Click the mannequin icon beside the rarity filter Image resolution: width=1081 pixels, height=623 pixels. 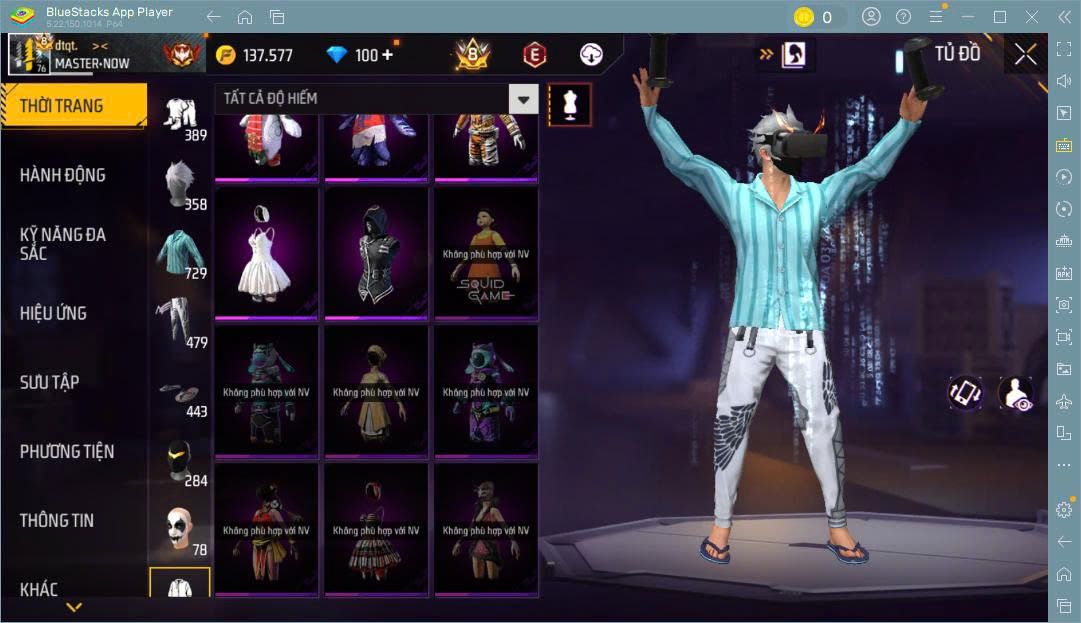tap(570, 104)
